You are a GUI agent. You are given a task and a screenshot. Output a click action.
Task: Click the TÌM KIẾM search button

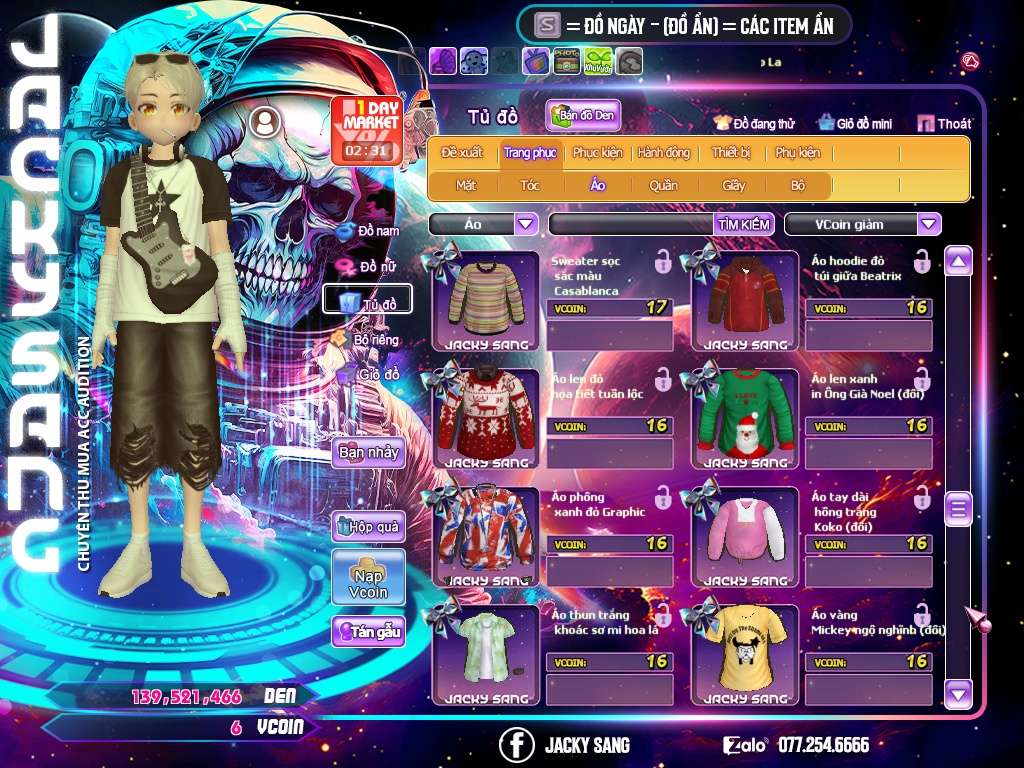744,224
